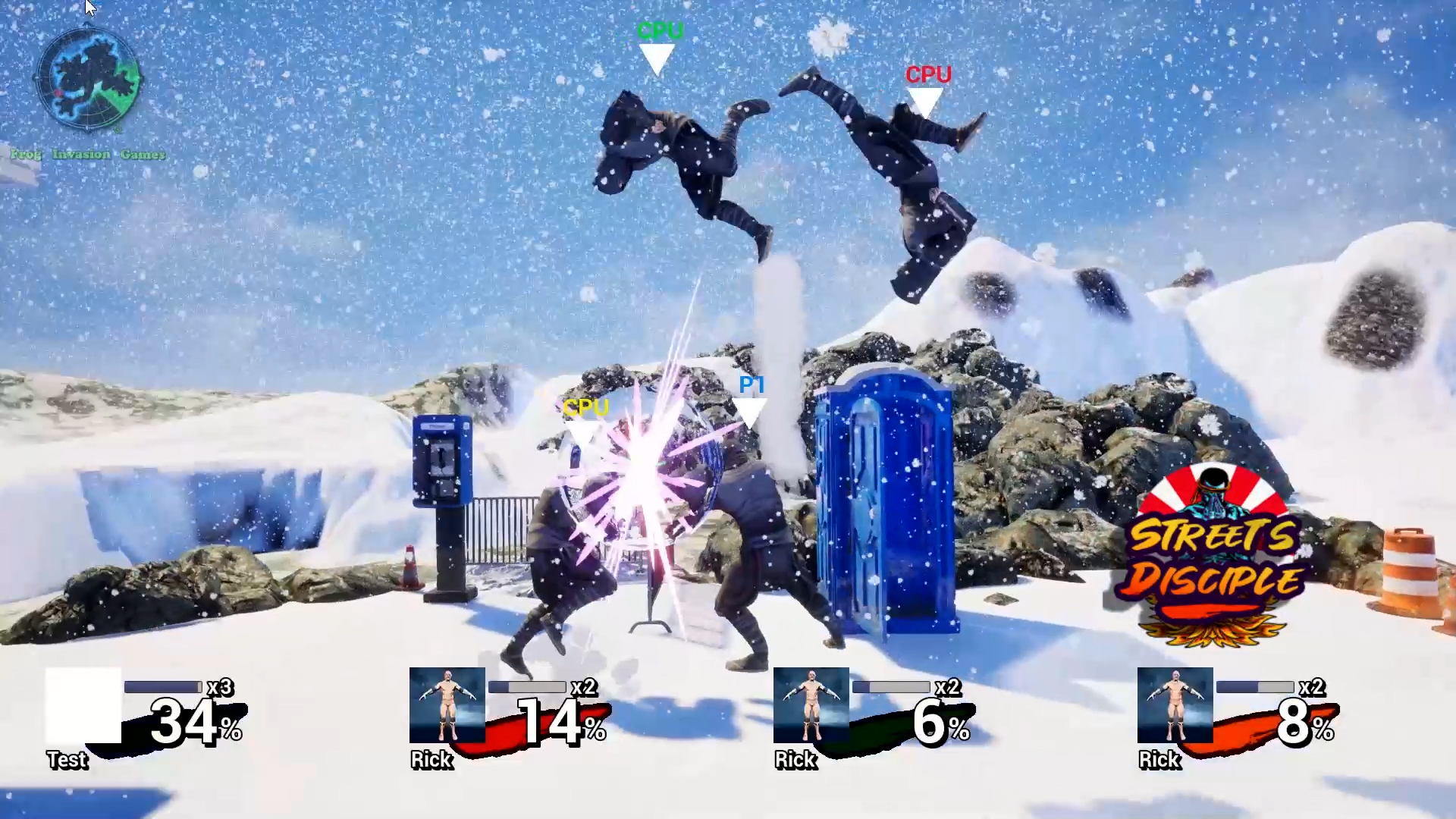Click the red CPU player marker
The height and width of the screenshot is (819, 1456).
point(927,87)
